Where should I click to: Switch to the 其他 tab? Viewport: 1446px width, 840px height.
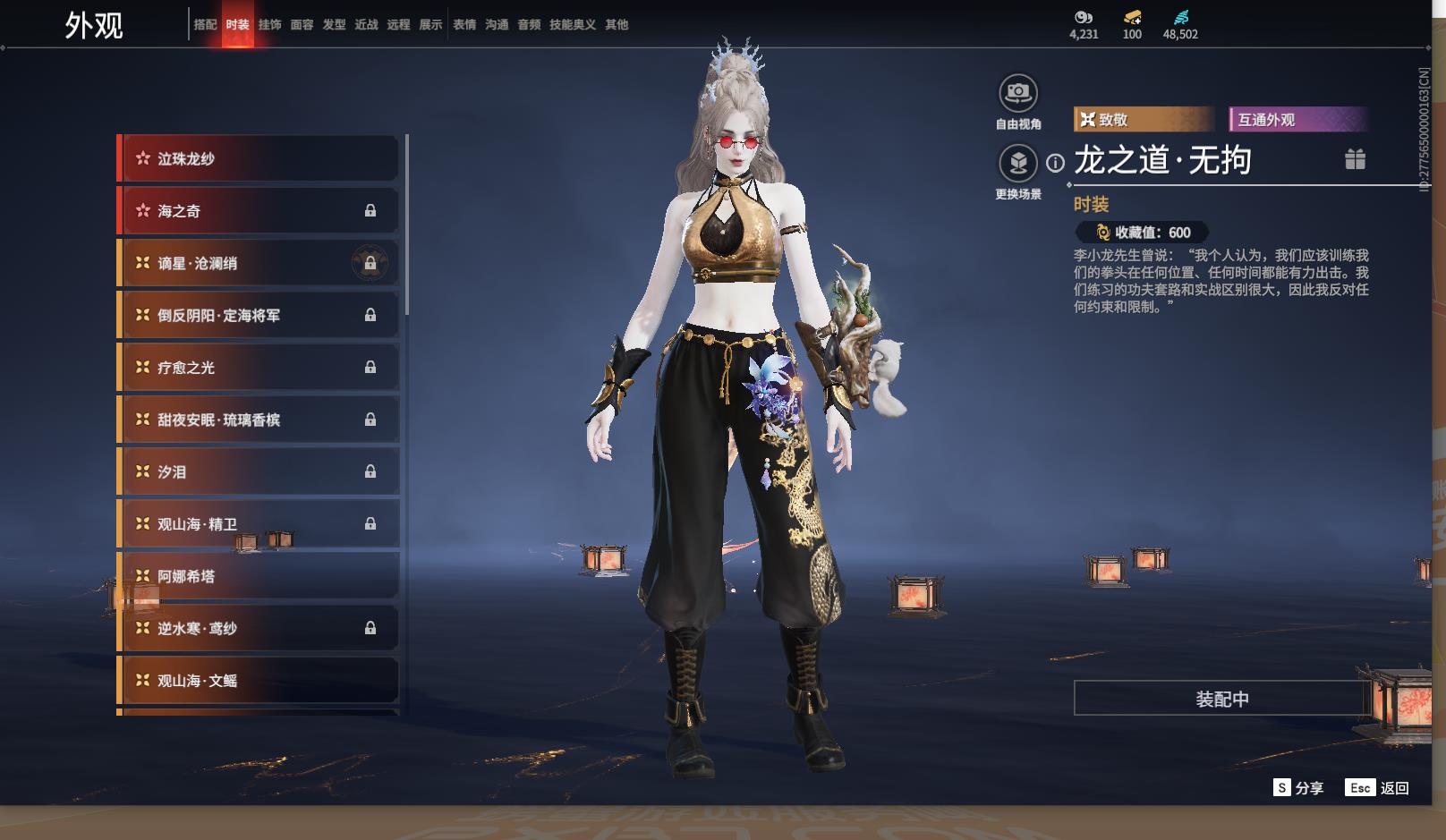pos(617,24)
